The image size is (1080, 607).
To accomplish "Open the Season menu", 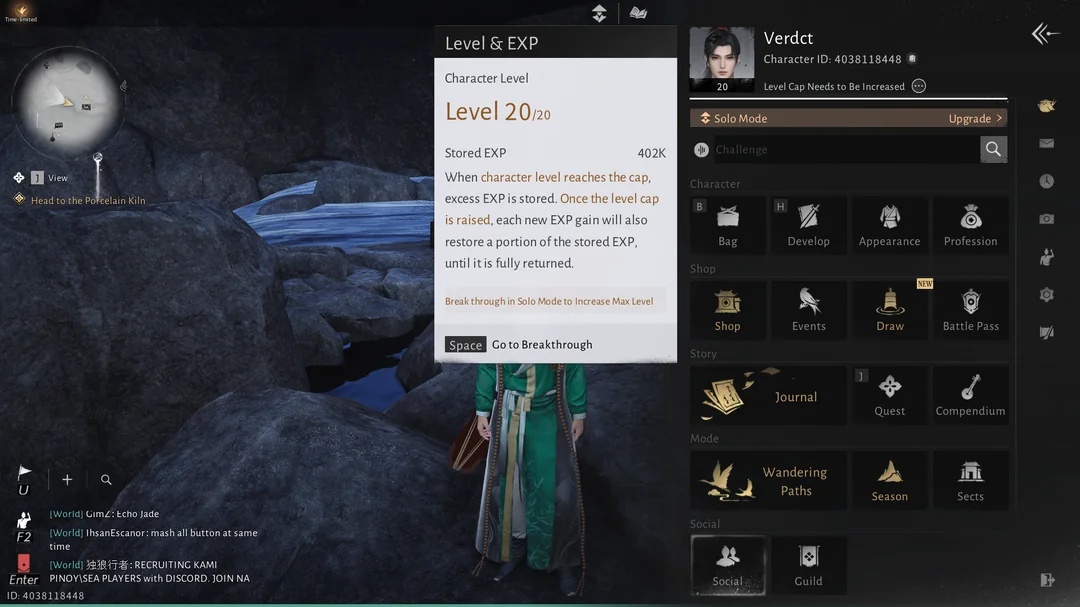I will tap(889, 480).
